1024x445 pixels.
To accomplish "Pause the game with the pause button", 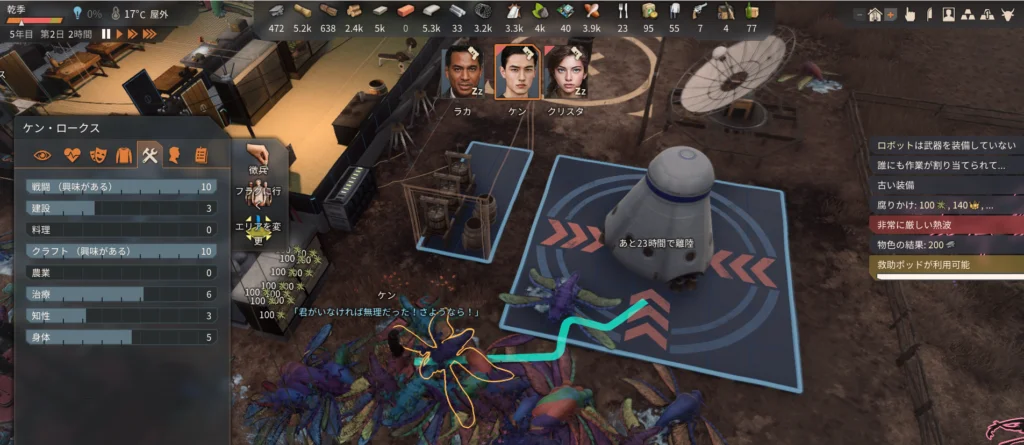I will pos(106,34).
